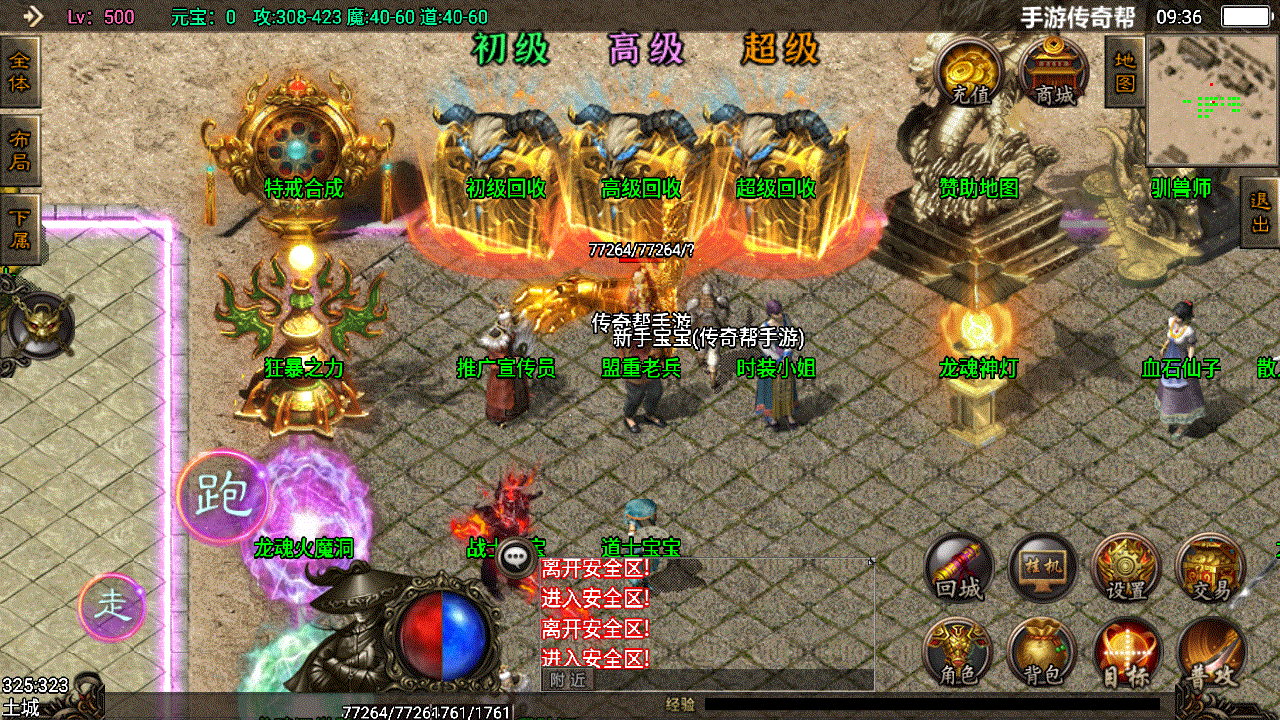Open the 设置 settings menu
This screenshot has height=720, width=1280.
1126,566
